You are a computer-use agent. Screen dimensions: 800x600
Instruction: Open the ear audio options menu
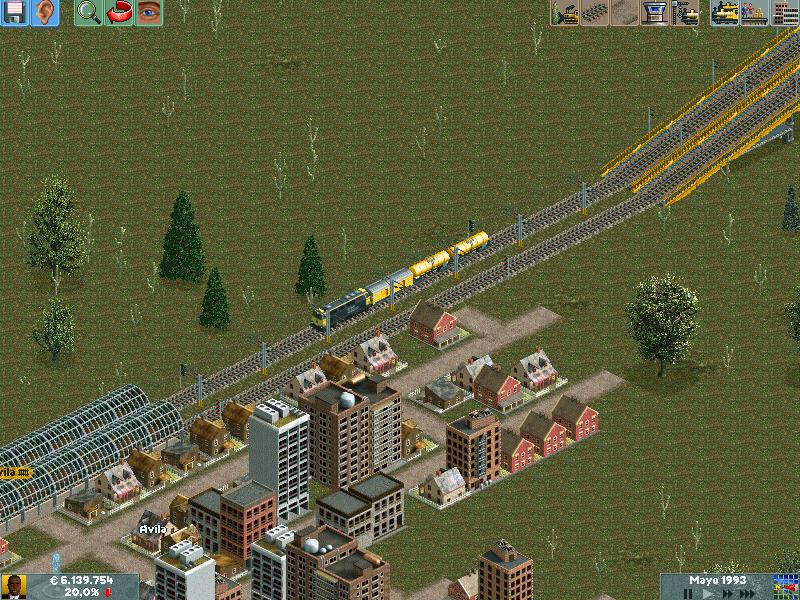(45, 13)
